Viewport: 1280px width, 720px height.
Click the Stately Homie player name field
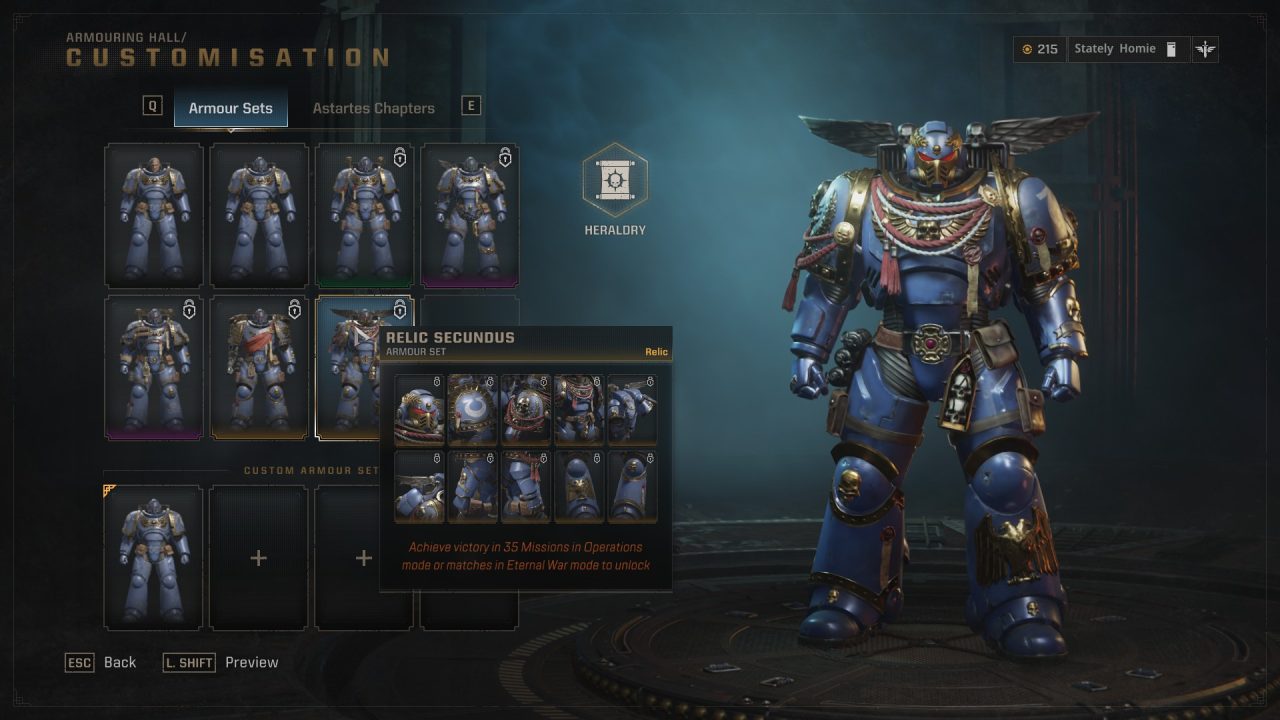1113,48
